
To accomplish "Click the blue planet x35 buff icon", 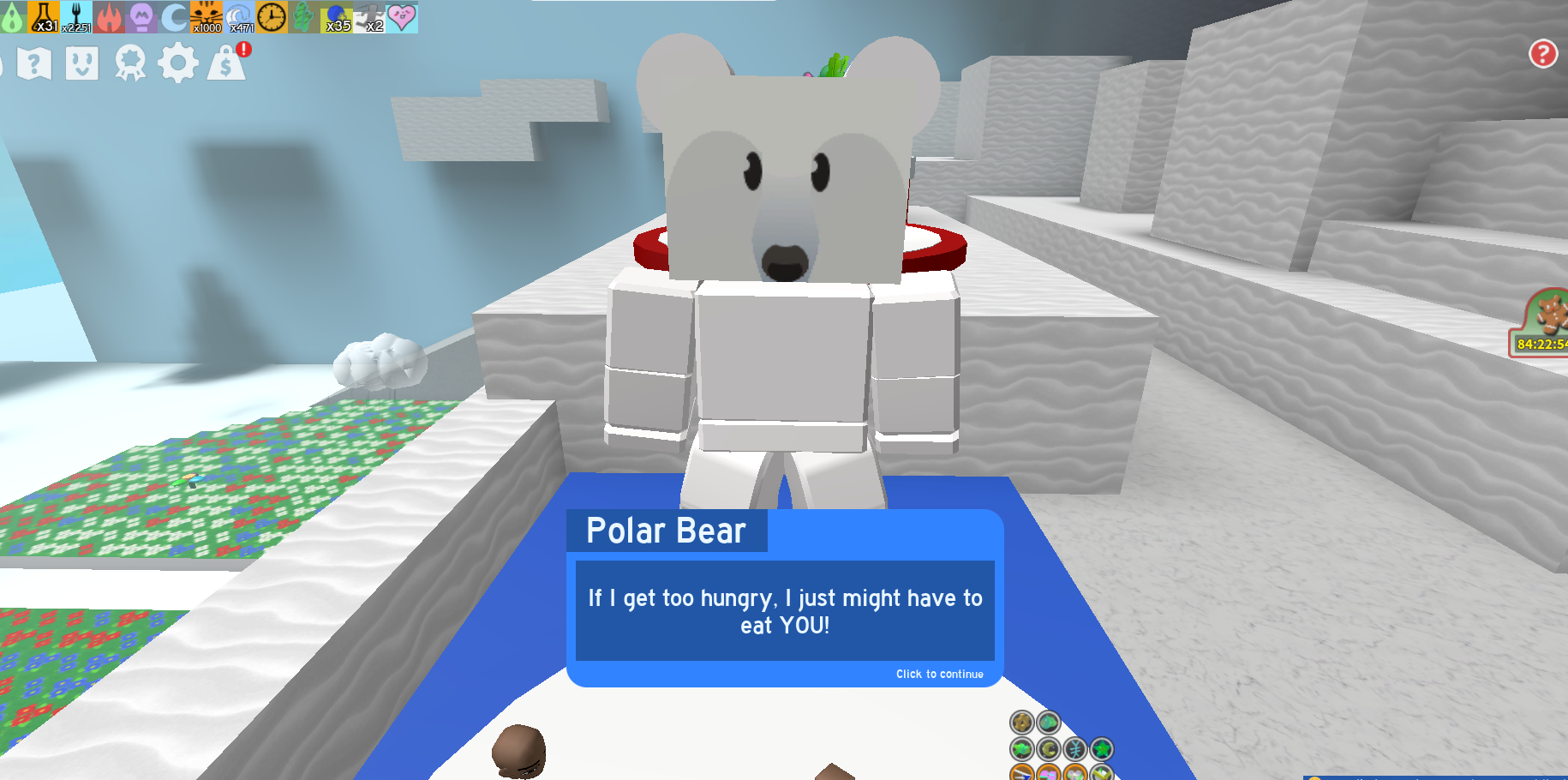I will click(x=337, y=16).
